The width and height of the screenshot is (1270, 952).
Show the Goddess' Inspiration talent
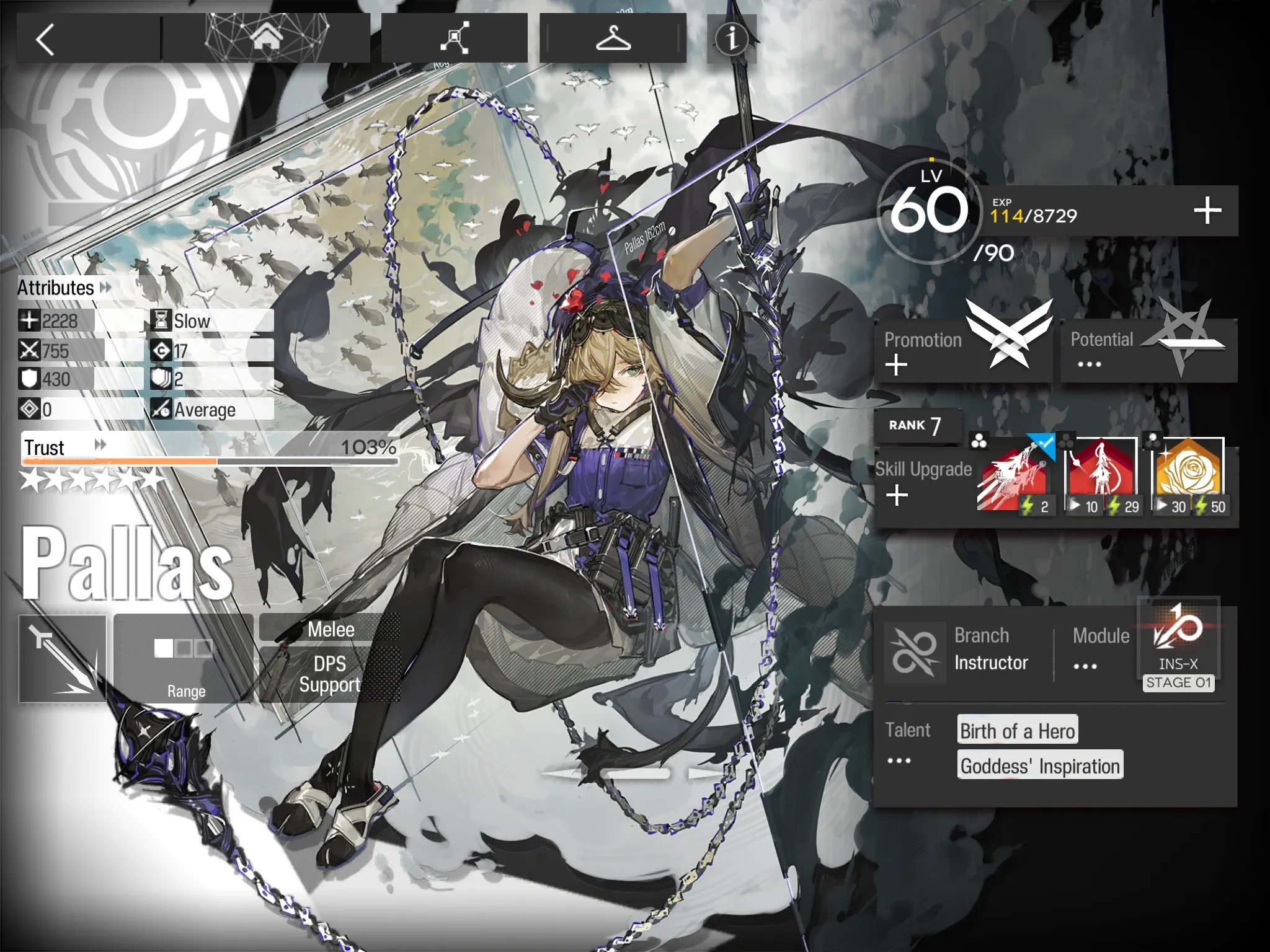[1040, 766]
